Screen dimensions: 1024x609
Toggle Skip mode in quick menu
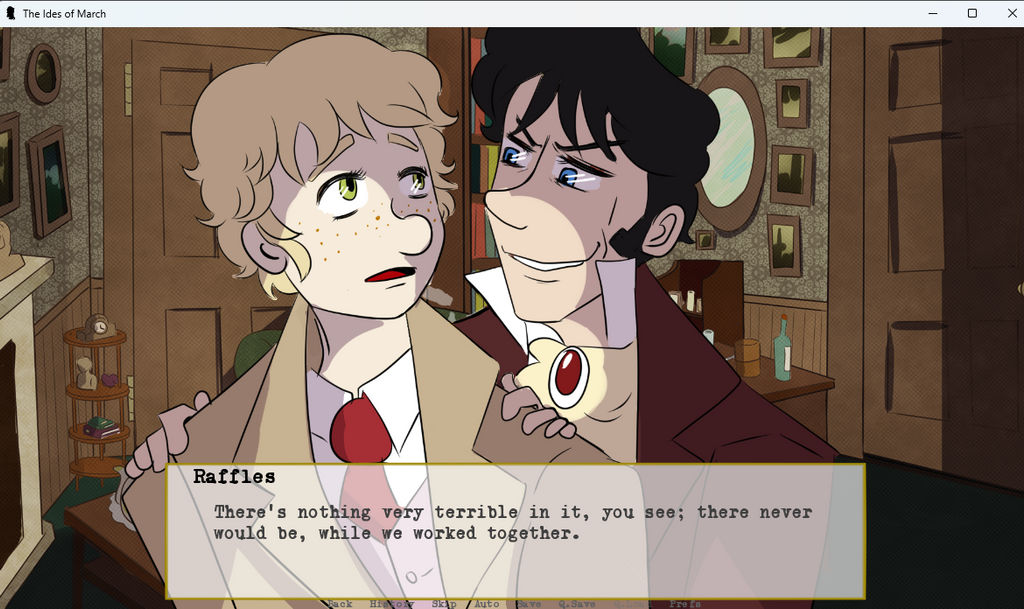(444, 603)
